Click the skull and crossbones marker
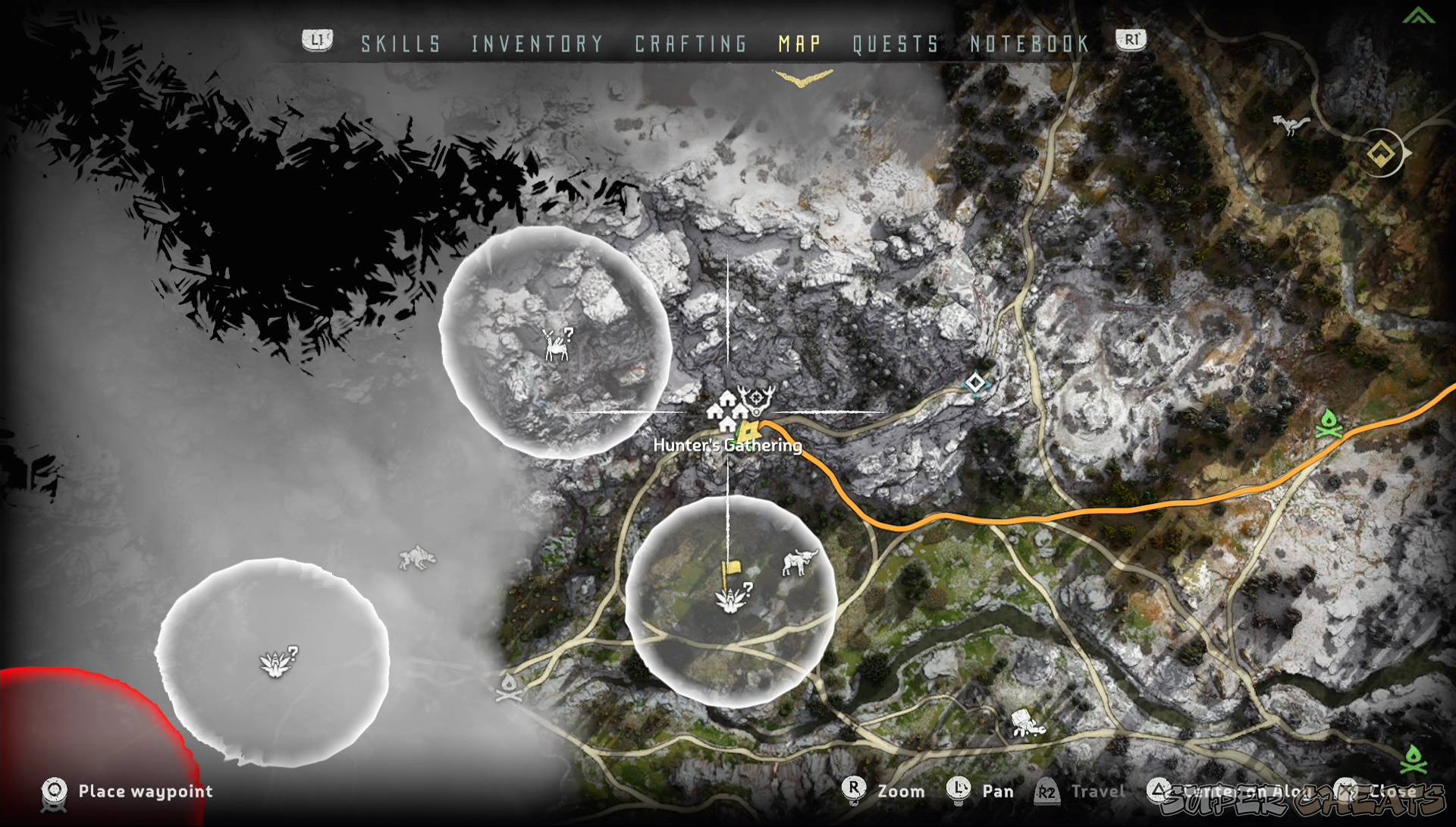The width and height of the screenshot is (1456, 827). tap(509, 687)
